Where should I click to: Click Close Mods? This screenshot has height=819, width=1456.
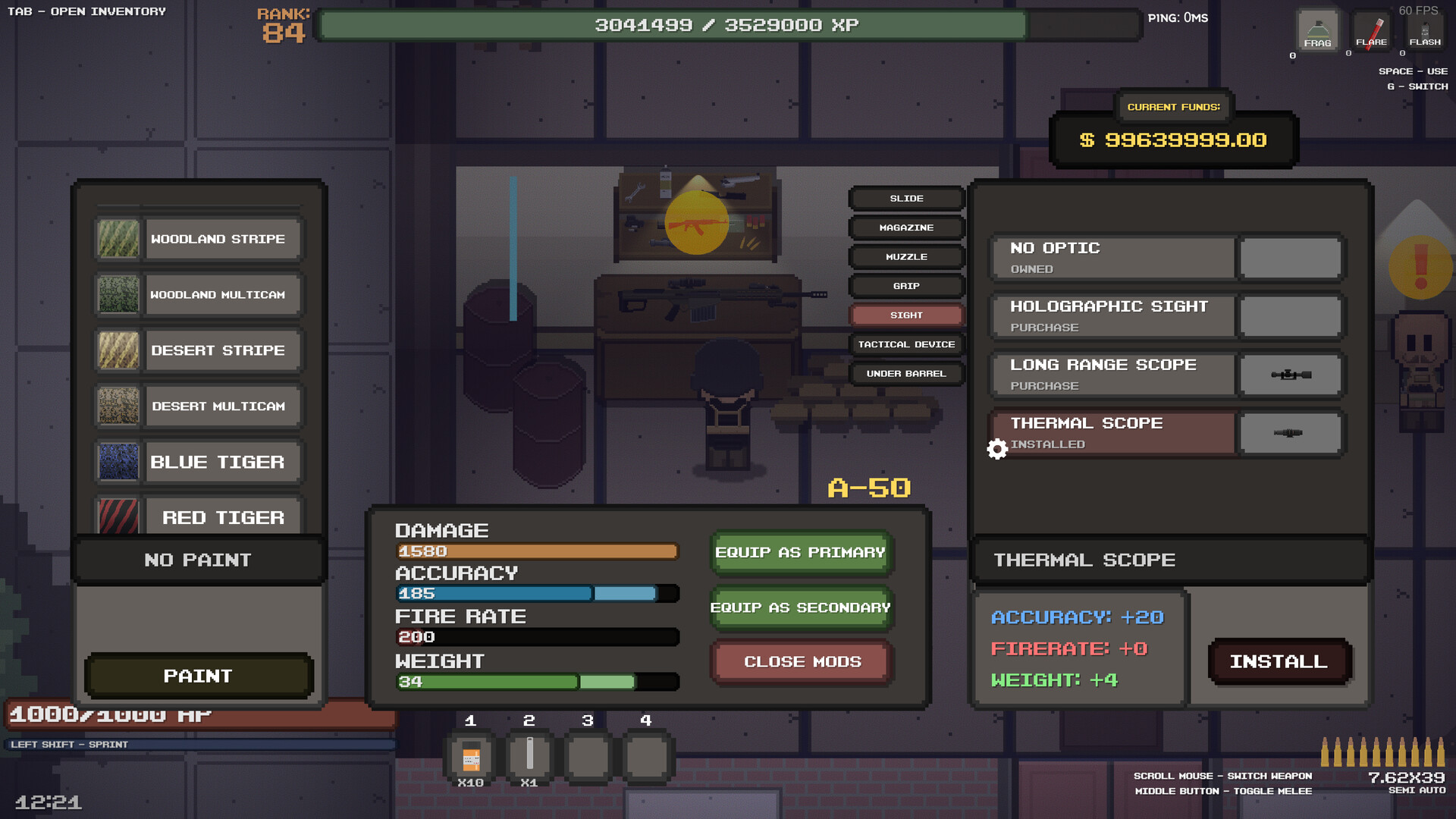point(801,661)
